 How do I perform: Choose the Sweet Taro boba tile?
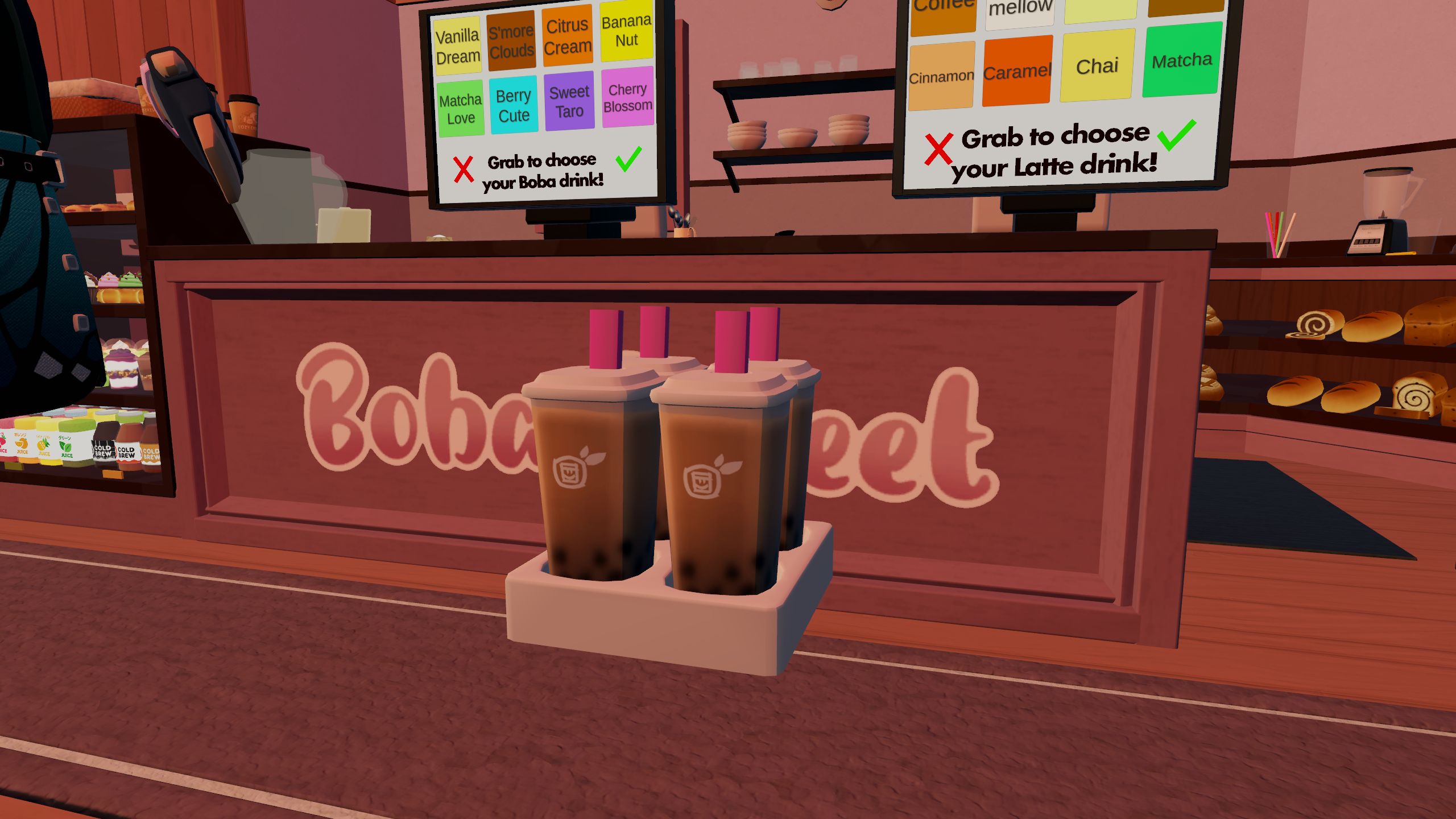pos(569,101)
